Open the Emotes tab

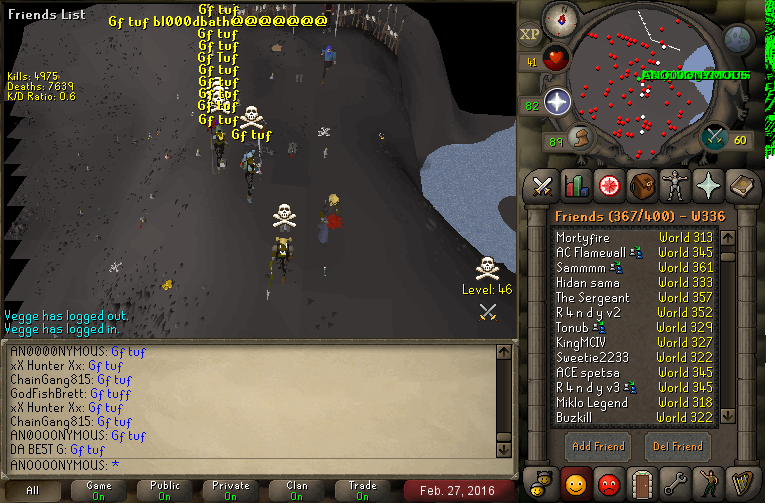[707, 483]
